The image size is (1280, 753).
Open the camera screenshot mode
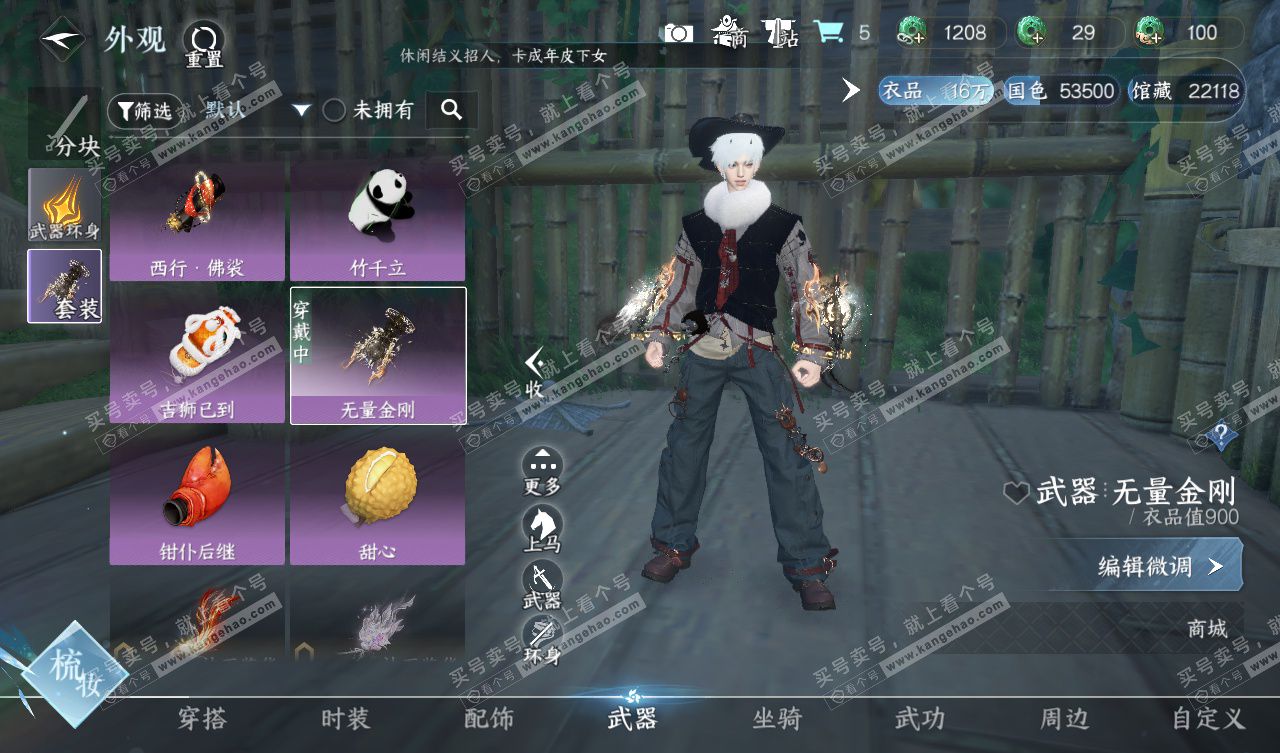(678, 33)
